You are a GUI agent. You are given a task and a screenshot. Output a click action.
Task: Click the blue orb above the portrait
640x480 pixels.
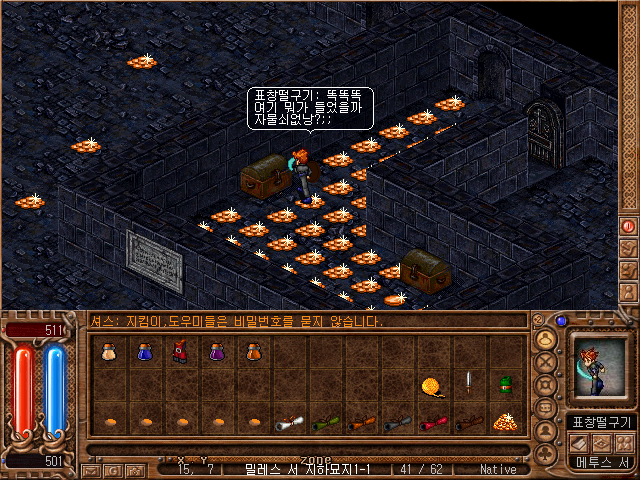coord(561,321)
